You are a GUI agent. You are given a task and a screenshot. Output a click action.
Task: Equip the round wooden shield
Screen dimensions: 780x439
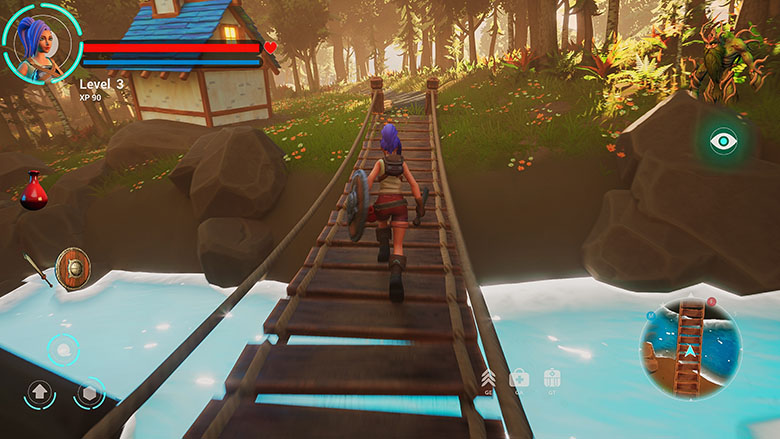click(73, 268)
